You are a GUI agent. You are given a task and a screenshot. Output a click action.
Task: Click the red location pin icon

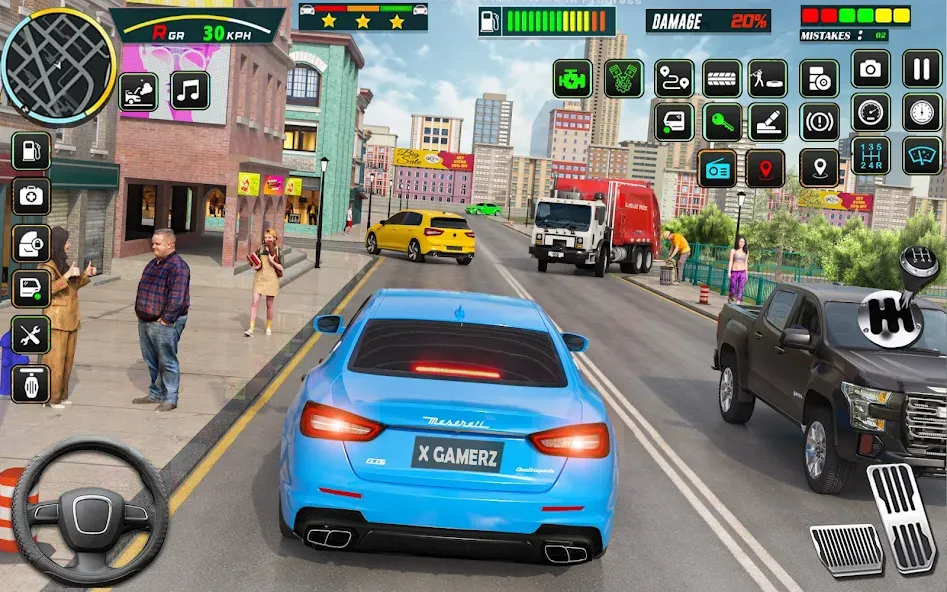click(x=765, y=168)
